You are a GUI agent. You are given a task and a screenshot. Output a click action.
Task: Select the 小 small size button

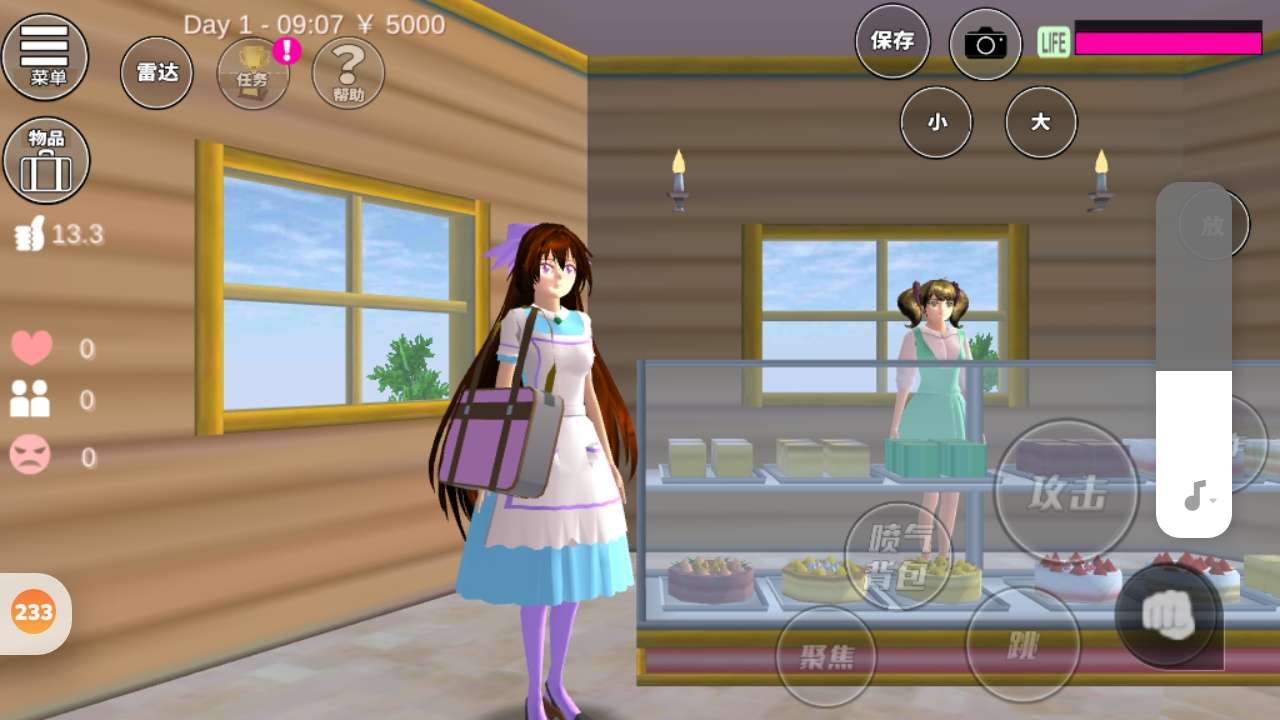936,122
